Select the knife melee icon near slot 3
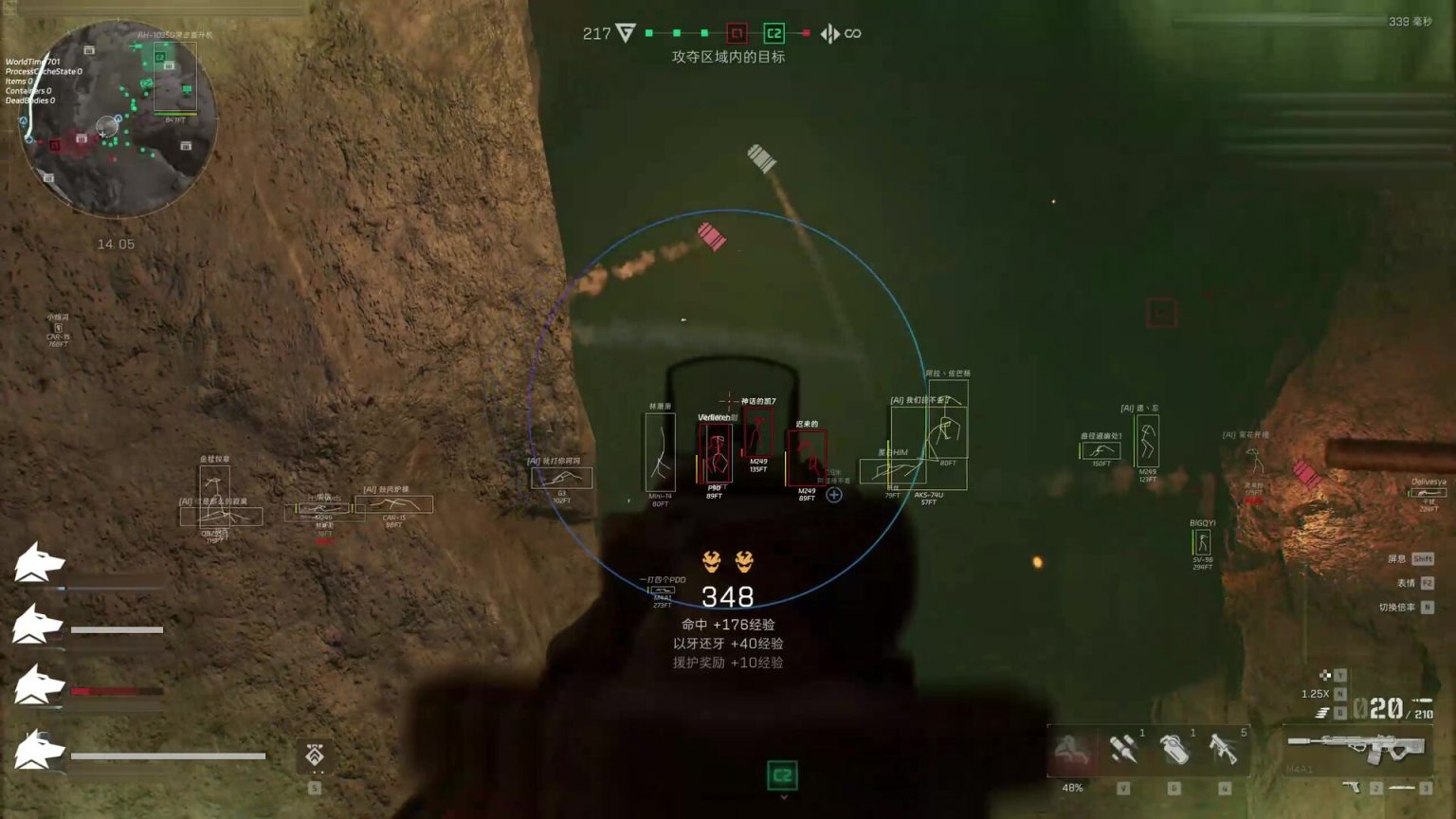 pos(1401,787)
